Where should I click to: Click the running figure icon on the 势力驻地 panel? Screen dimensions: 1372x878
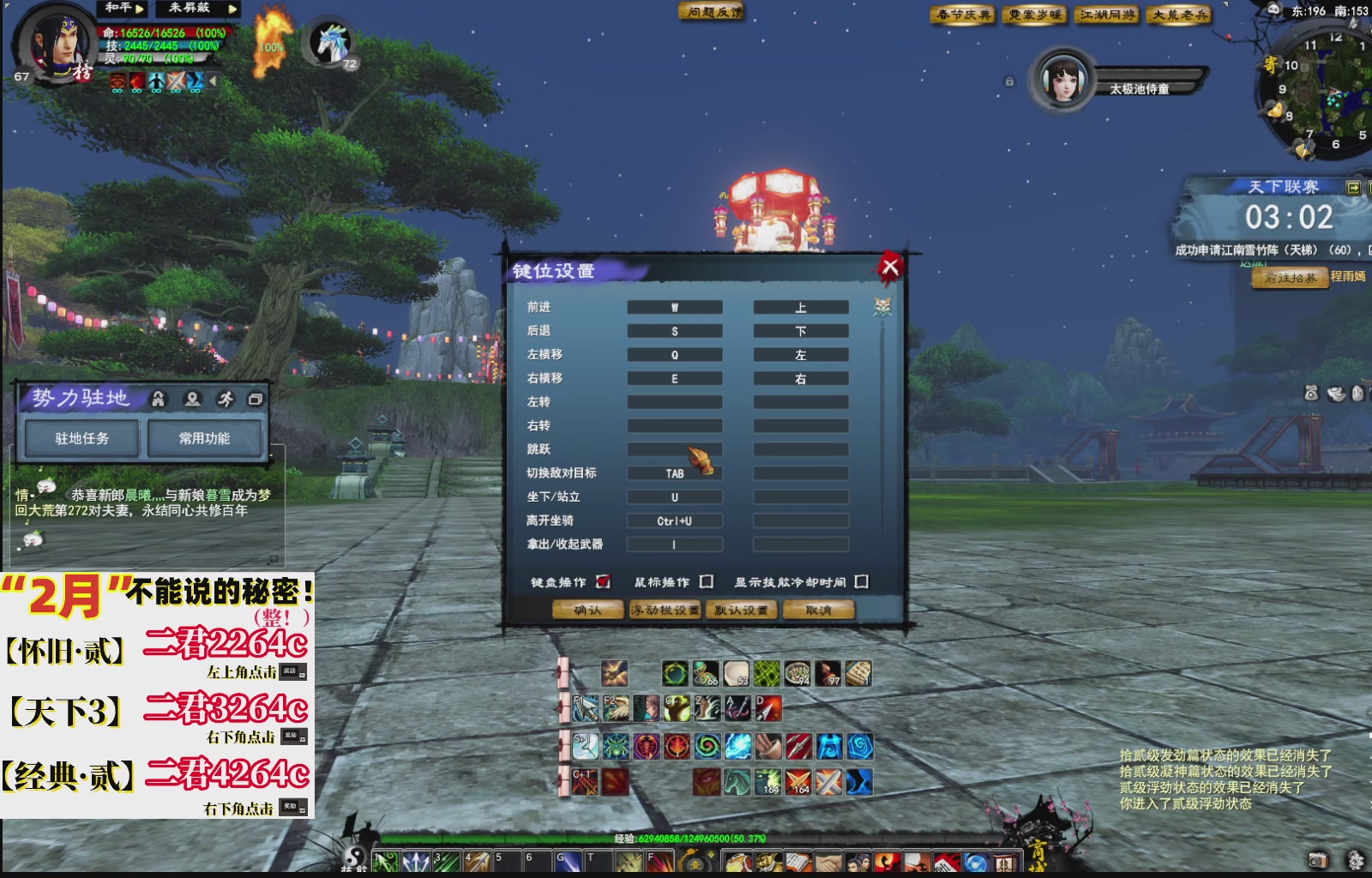point(226,398)
